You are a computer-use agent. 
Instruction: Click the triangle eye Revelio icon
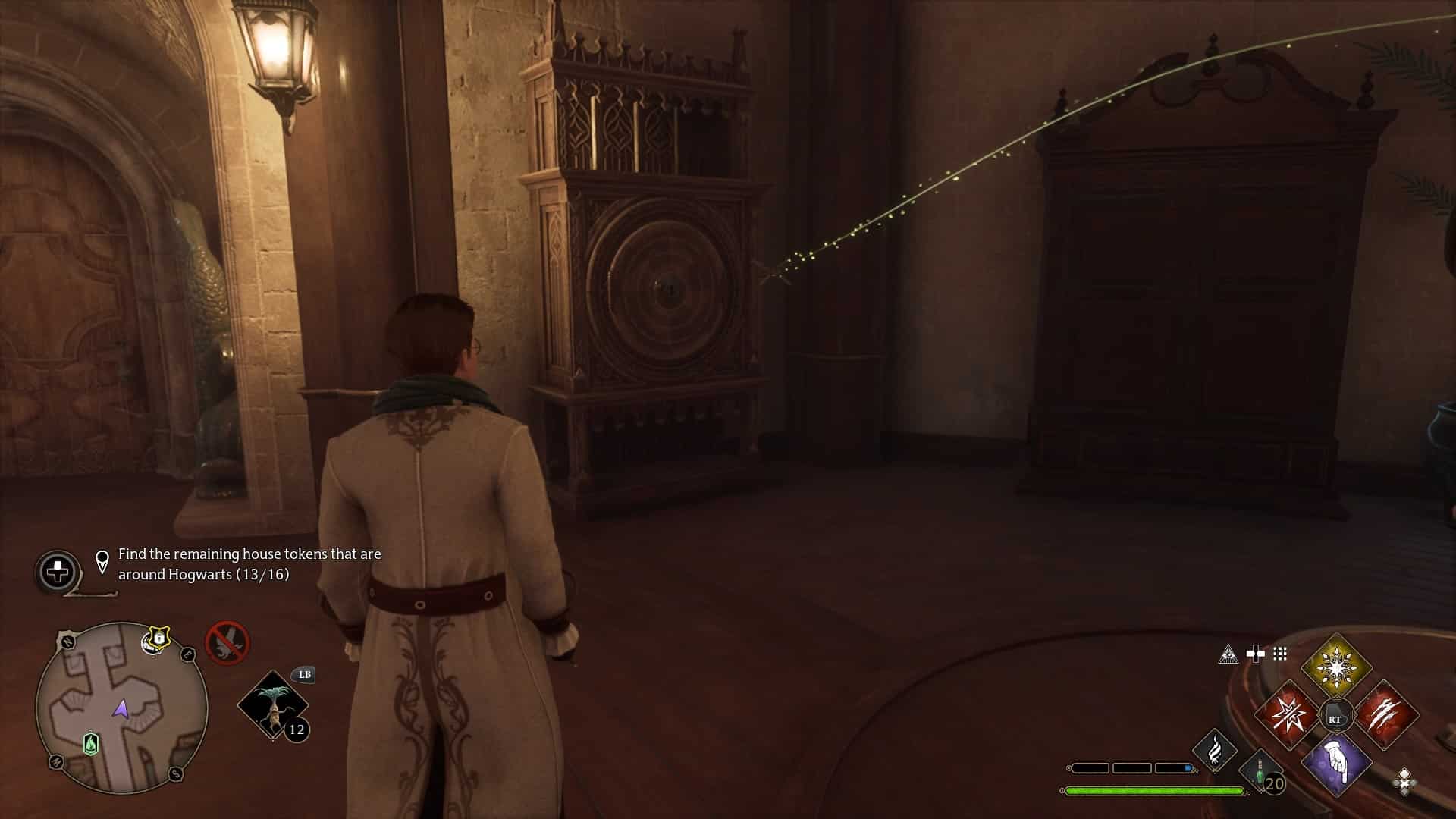[1228, 654]
